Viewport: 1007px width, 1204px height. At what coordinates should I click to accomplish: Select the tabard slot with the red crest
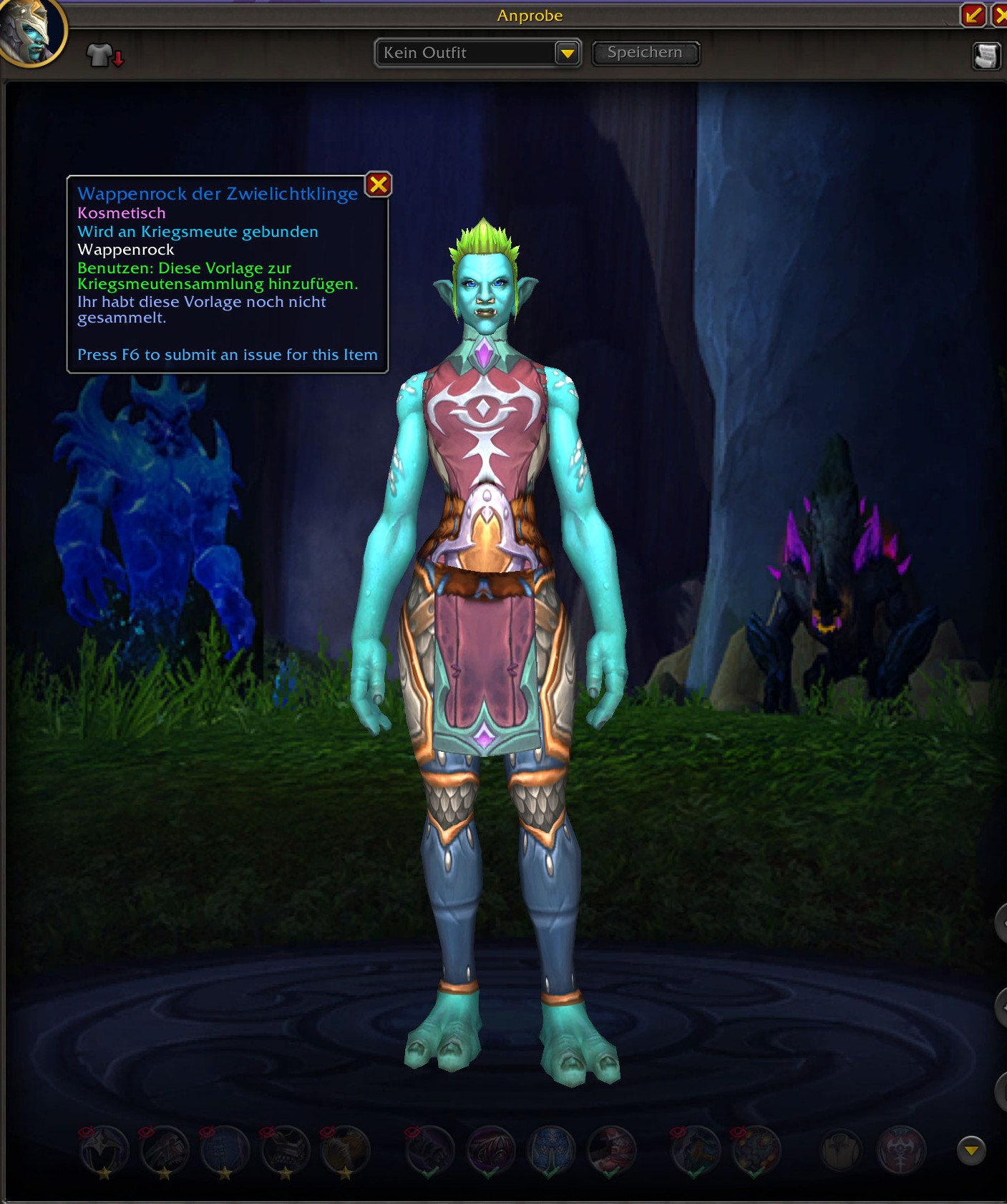pyautogui.click(x=901, y=1150)
